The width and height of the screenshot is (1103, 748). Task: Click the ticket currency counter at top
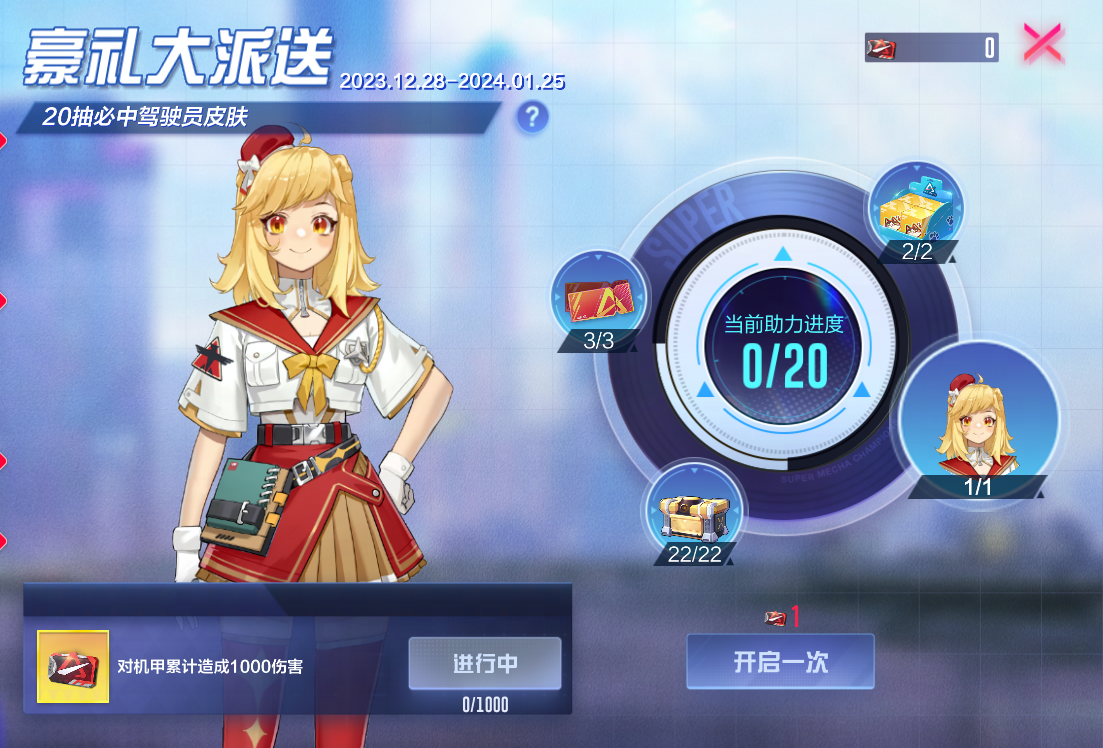[x=931, y=47]
